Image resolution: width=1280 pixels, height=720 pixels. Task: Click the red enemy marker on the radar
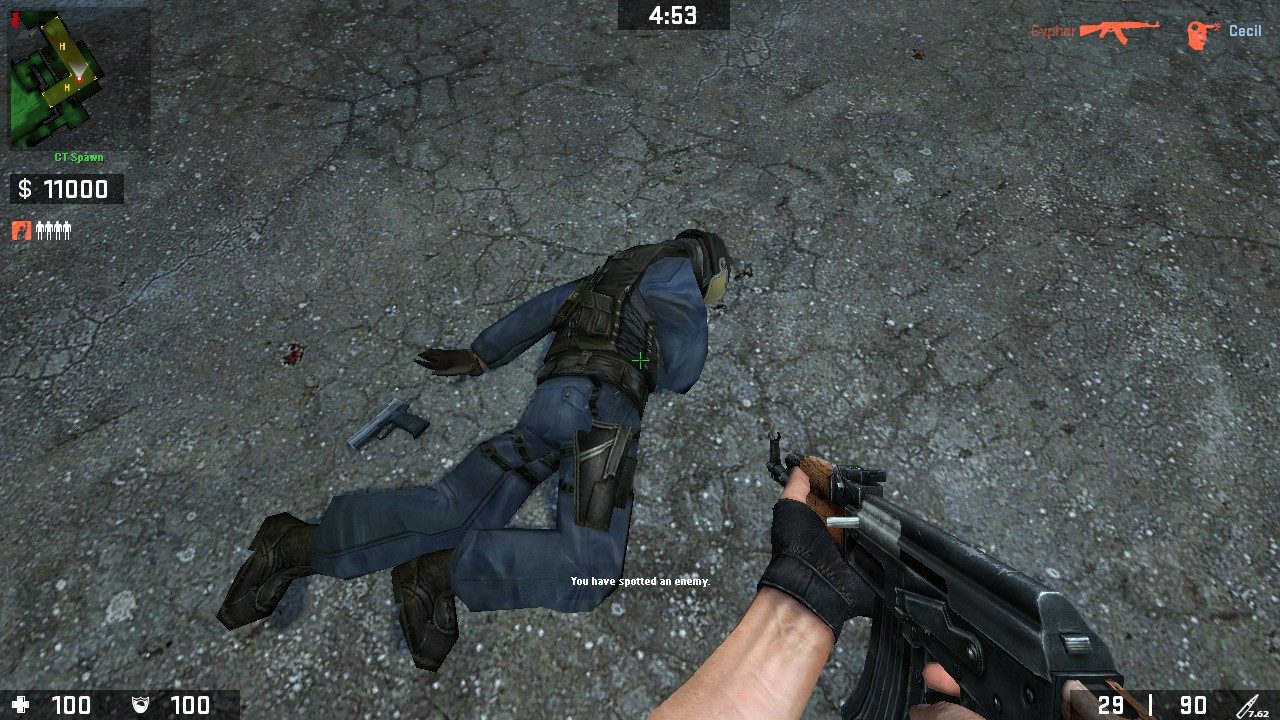[x=80, y=78]
